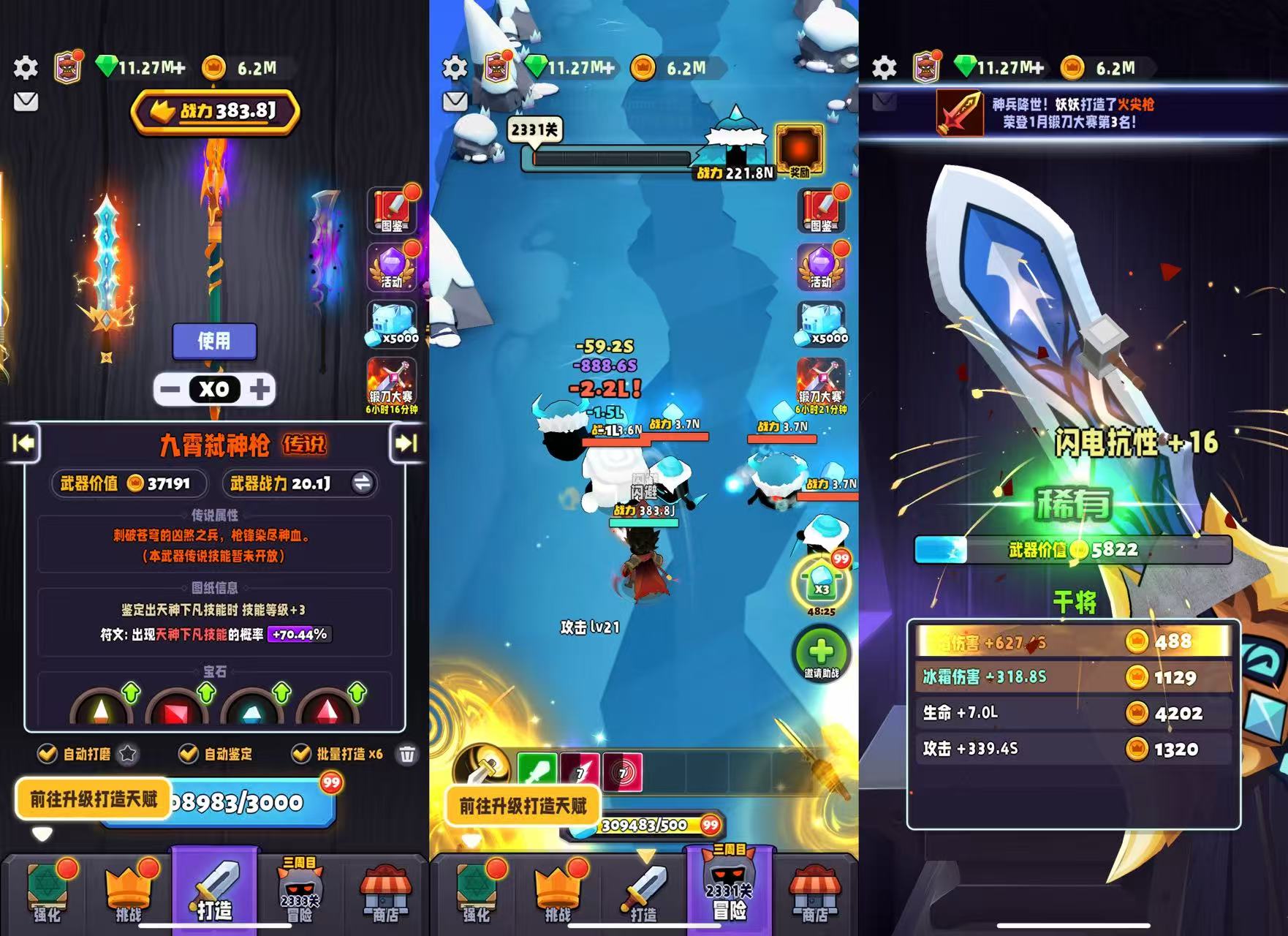
Task: Go to the previous weapon with the left arrow
Action: (23, 443)
